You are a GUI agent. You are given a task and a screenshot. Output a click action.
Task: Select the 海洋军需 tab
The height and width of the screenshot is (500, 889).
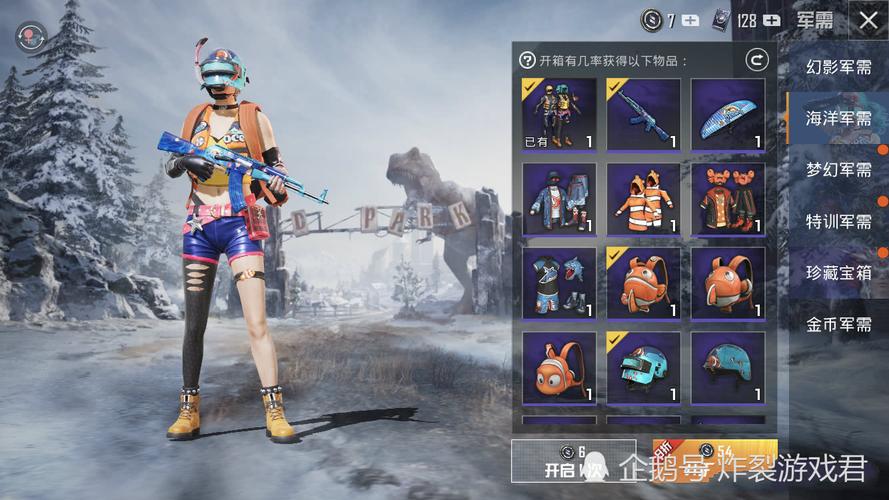tap(838, 118)
